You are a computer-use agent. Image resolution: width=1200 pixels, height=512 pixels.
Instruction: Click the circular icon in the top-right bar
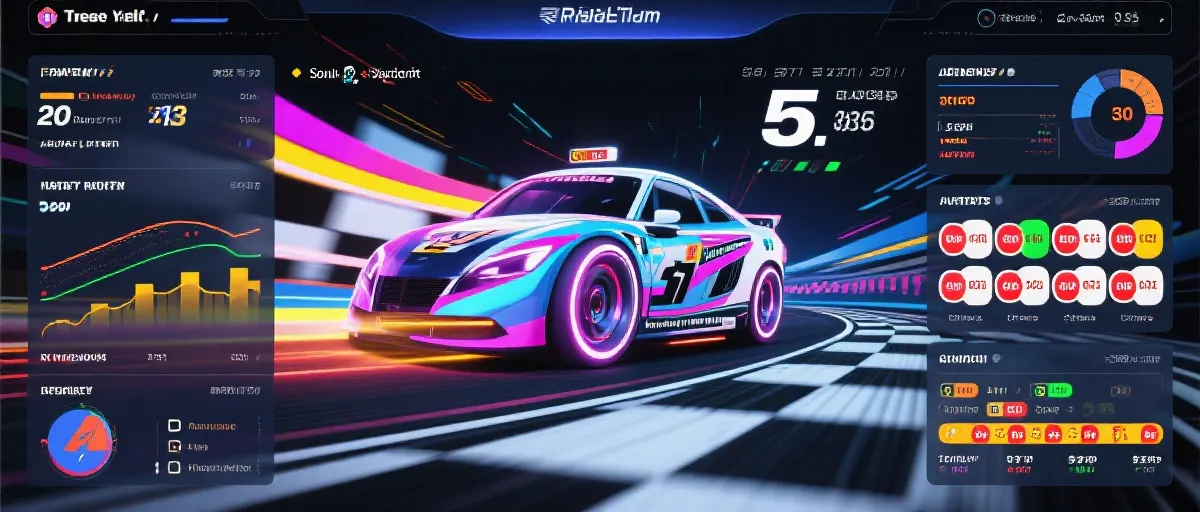(x=986, y=17)
